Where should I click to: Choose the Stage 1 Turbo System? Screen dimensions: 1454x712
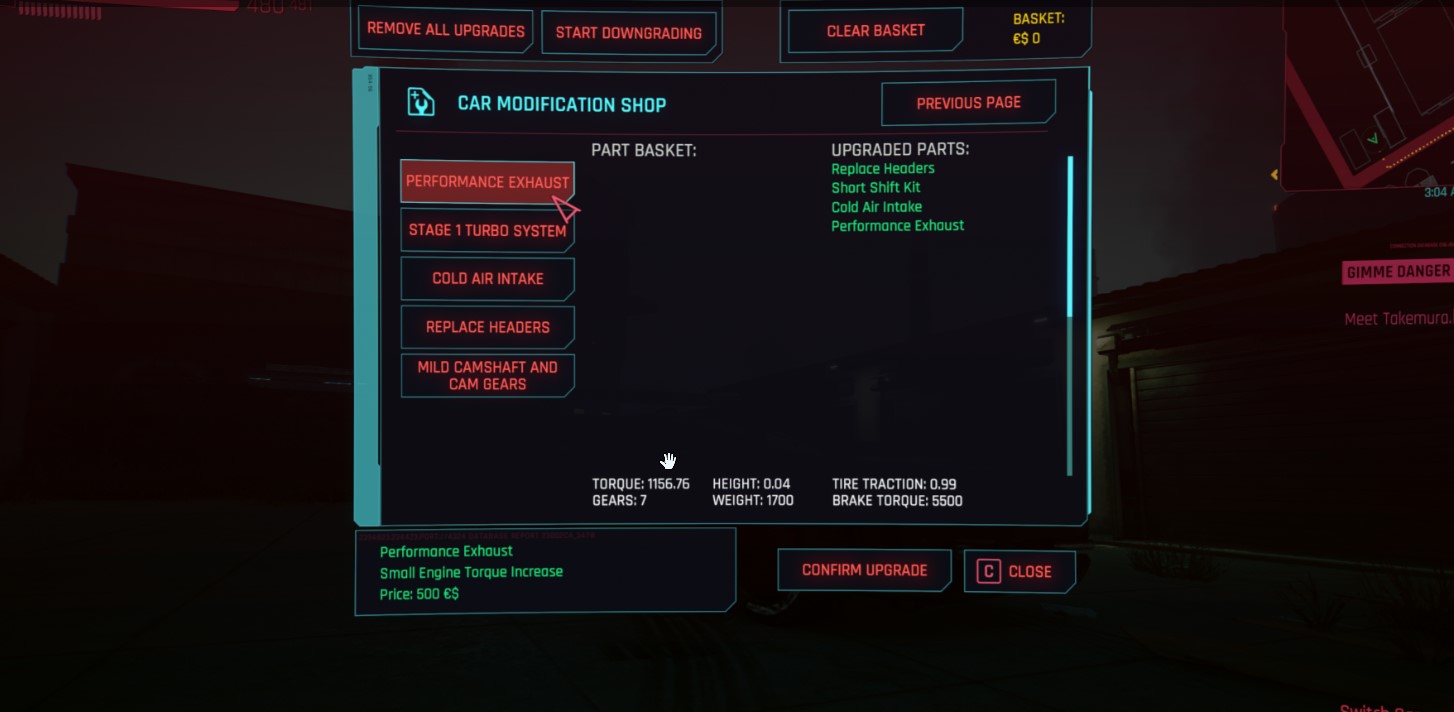point(487,230)
